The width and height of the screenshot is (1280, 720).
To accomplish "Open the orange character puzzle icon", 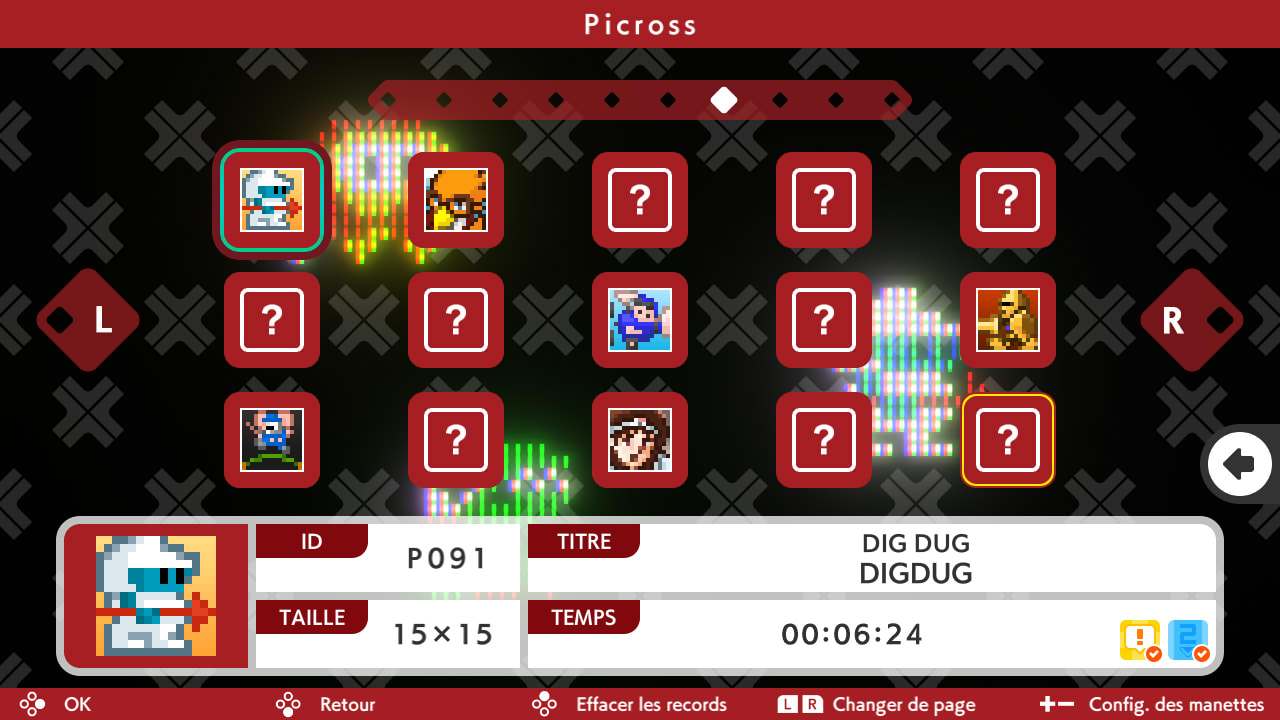I will 456,200.
